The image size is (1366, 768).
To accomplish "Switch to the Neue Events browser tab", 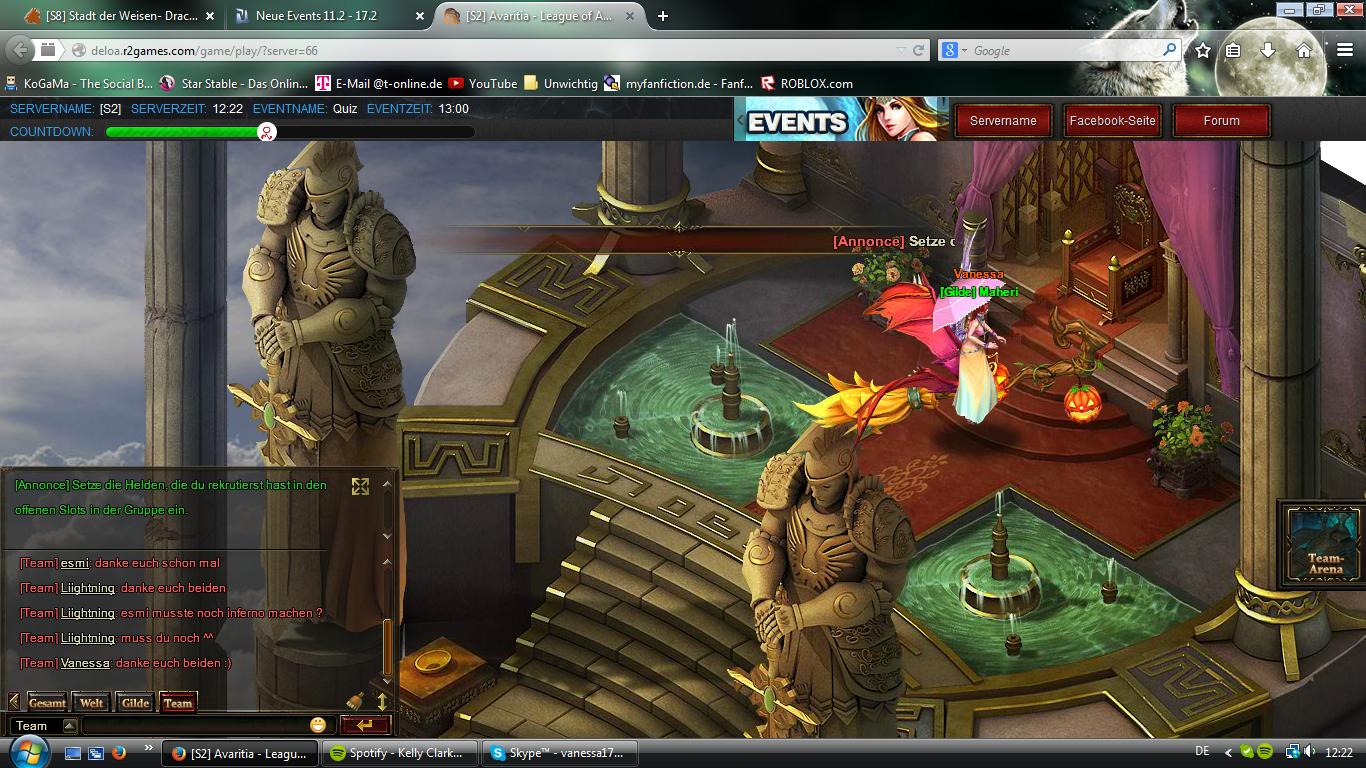I will [x=325, y=16].
